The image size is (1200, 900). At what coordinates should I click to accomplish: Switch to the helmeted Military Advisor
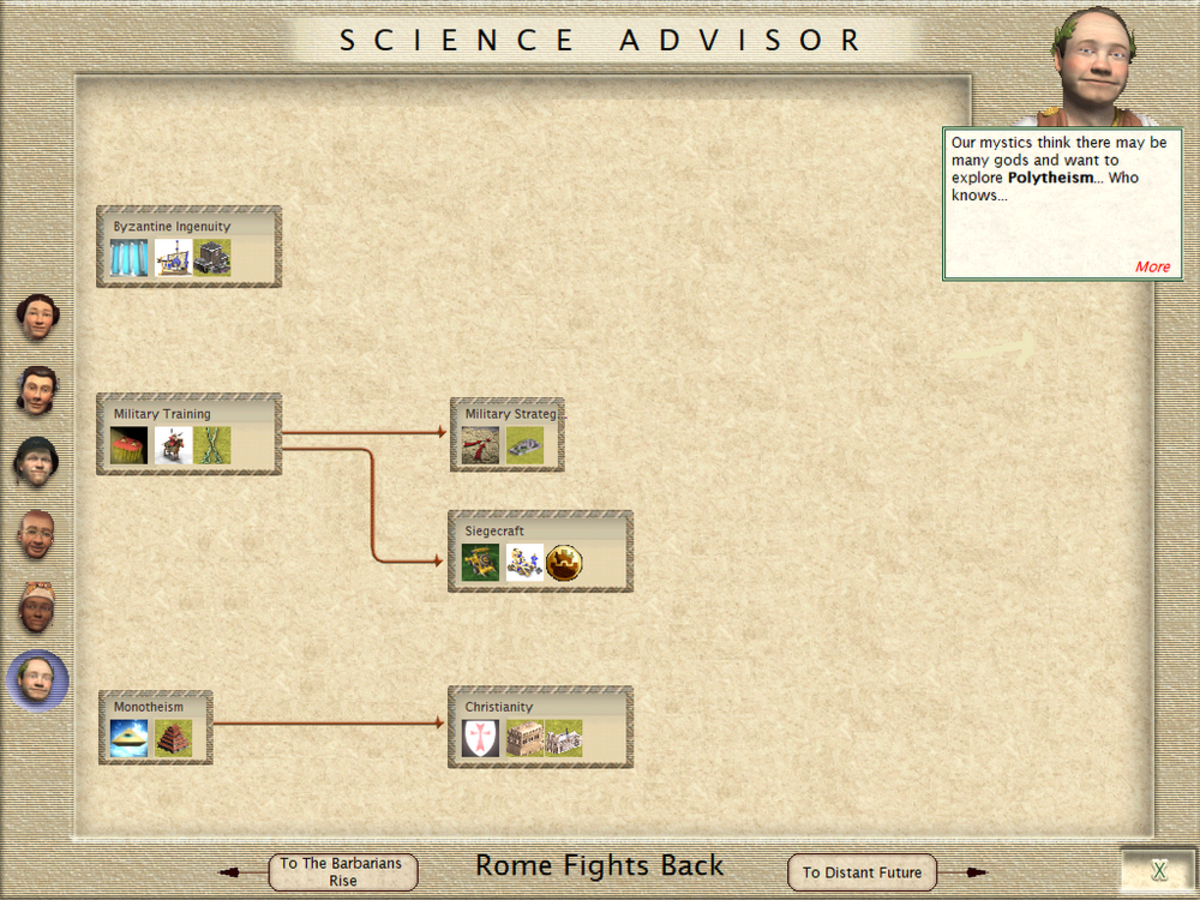[37, 462]
